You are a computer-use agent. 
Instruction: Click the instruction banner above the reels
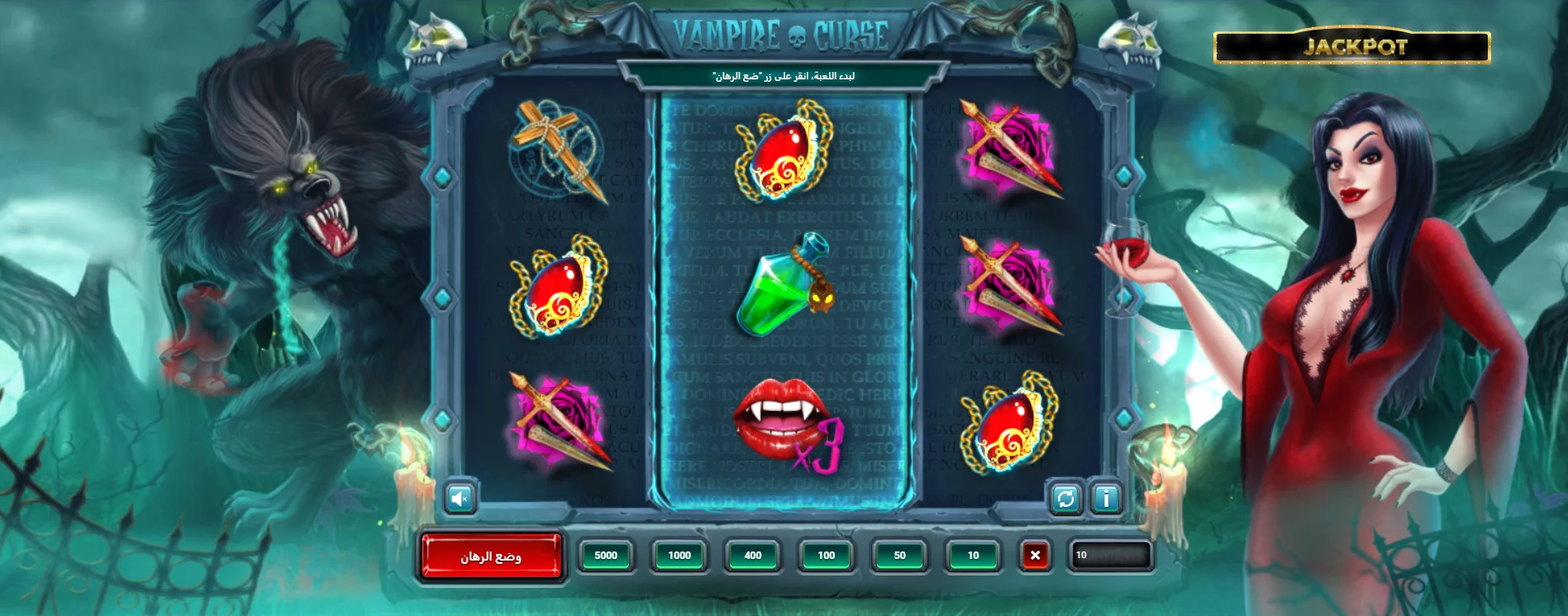click(784, 74)
